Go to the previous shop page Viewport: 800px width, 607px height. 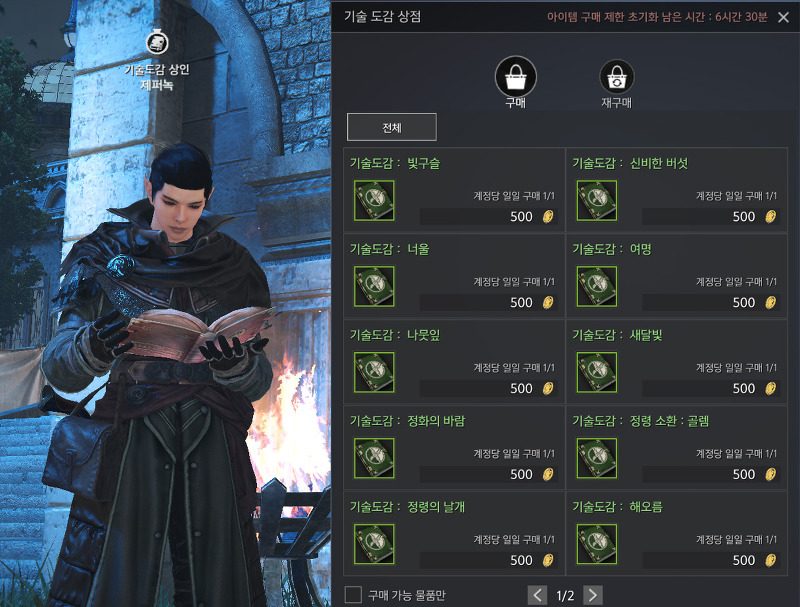coord(538,595)
